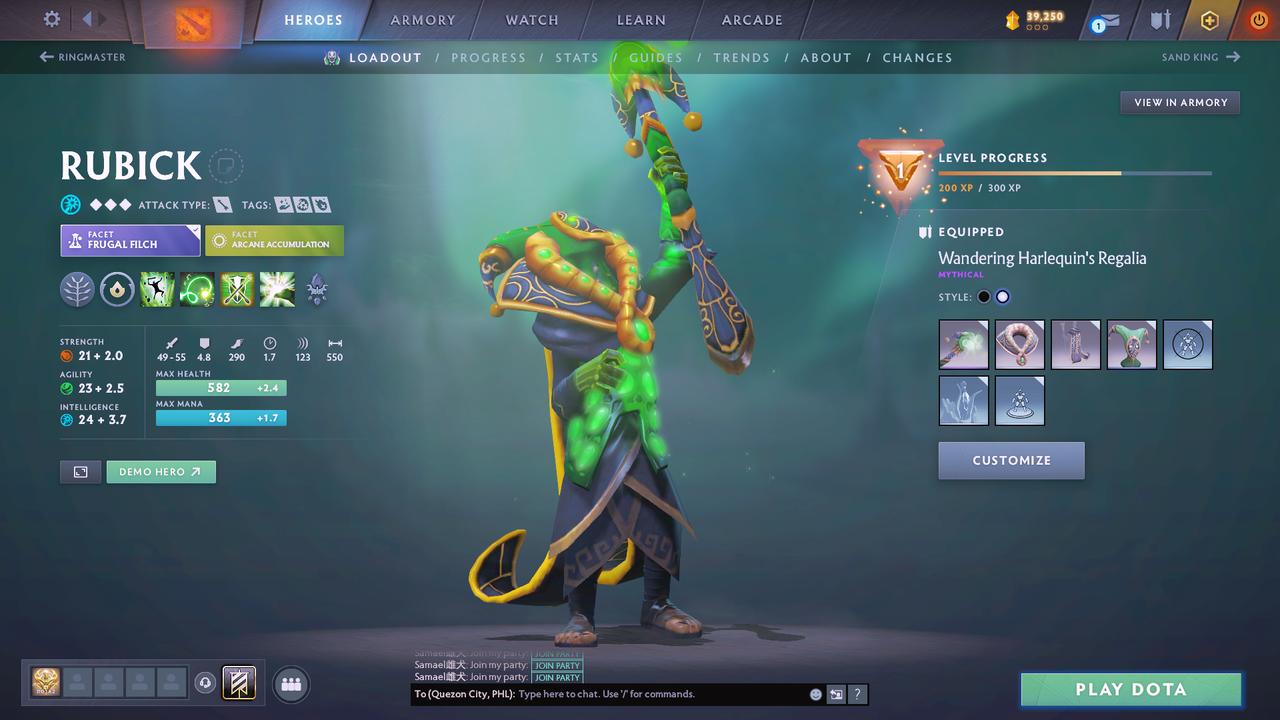Open the Telekinesis ability details
Viewport: 1280px width, 720px height.
pos(157,290)
